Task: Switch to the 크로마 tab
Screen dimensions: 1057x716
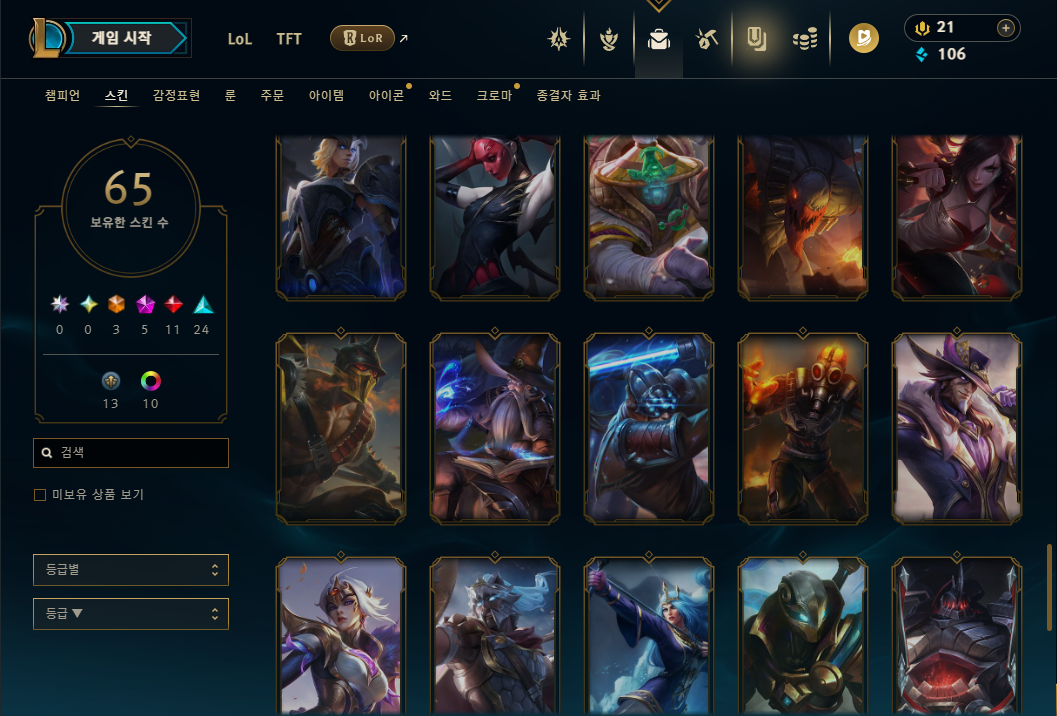Action: (494, 96)
